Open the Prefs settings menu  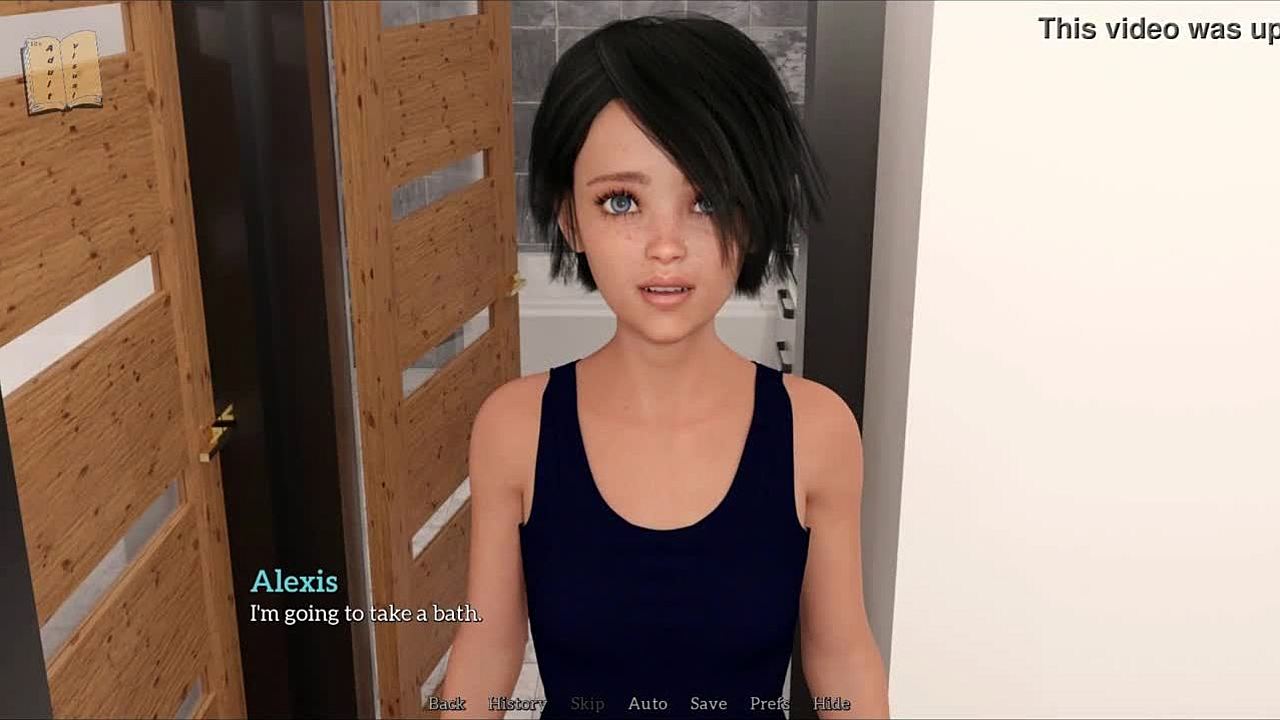[770, 704]
